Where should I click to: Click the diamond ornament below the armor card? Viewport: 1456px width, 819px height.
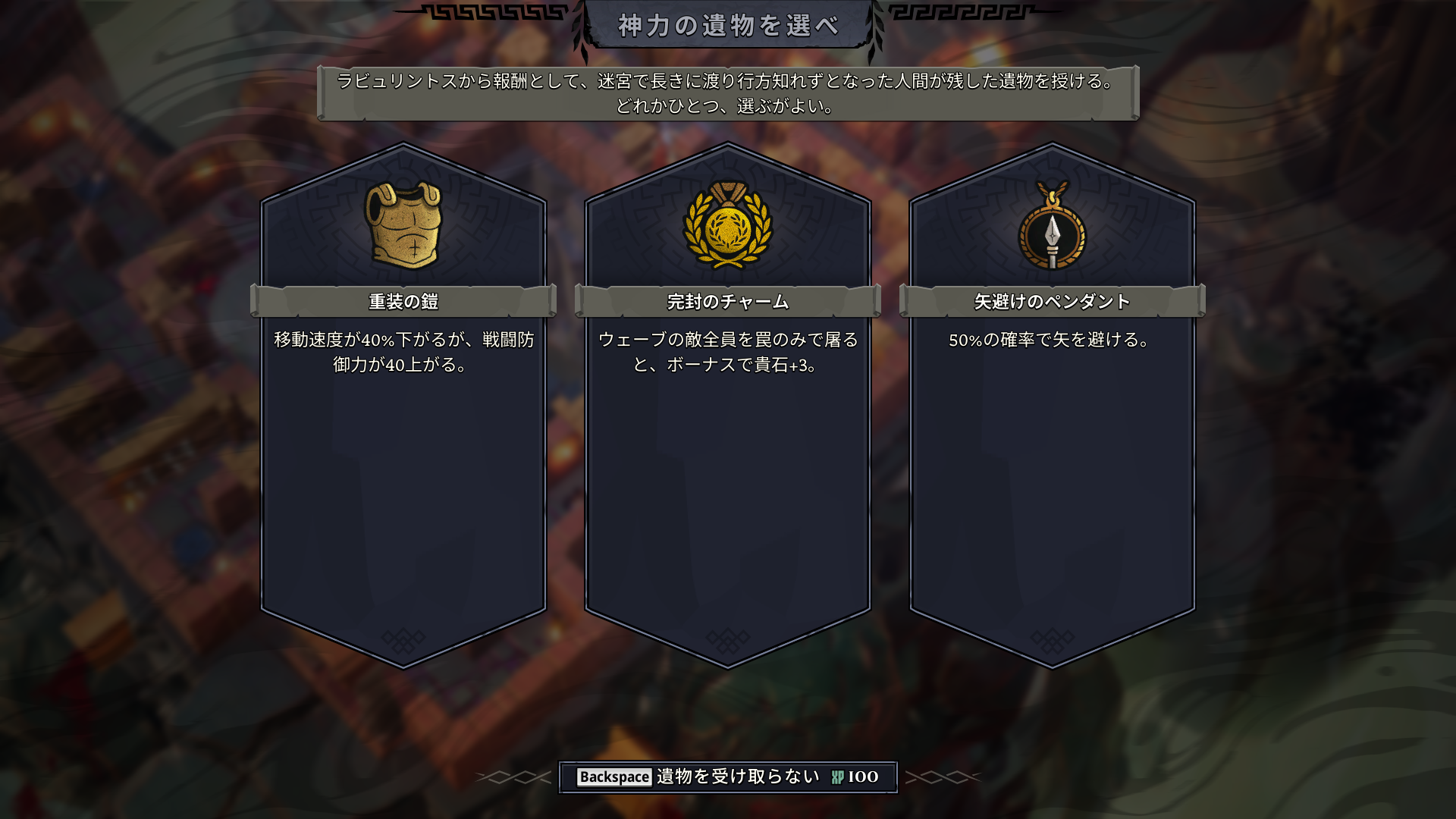tap(404, 641)
